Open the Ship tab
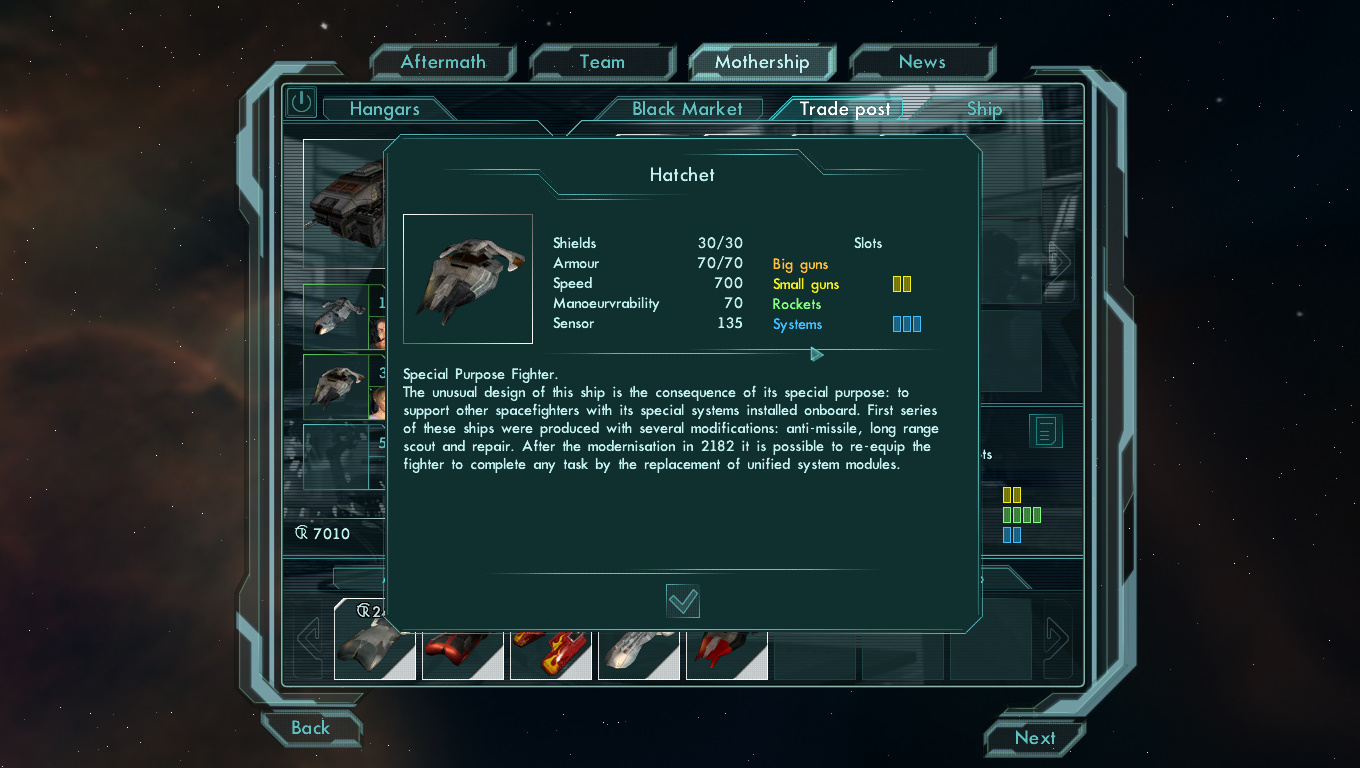 (x=984, y=109)
